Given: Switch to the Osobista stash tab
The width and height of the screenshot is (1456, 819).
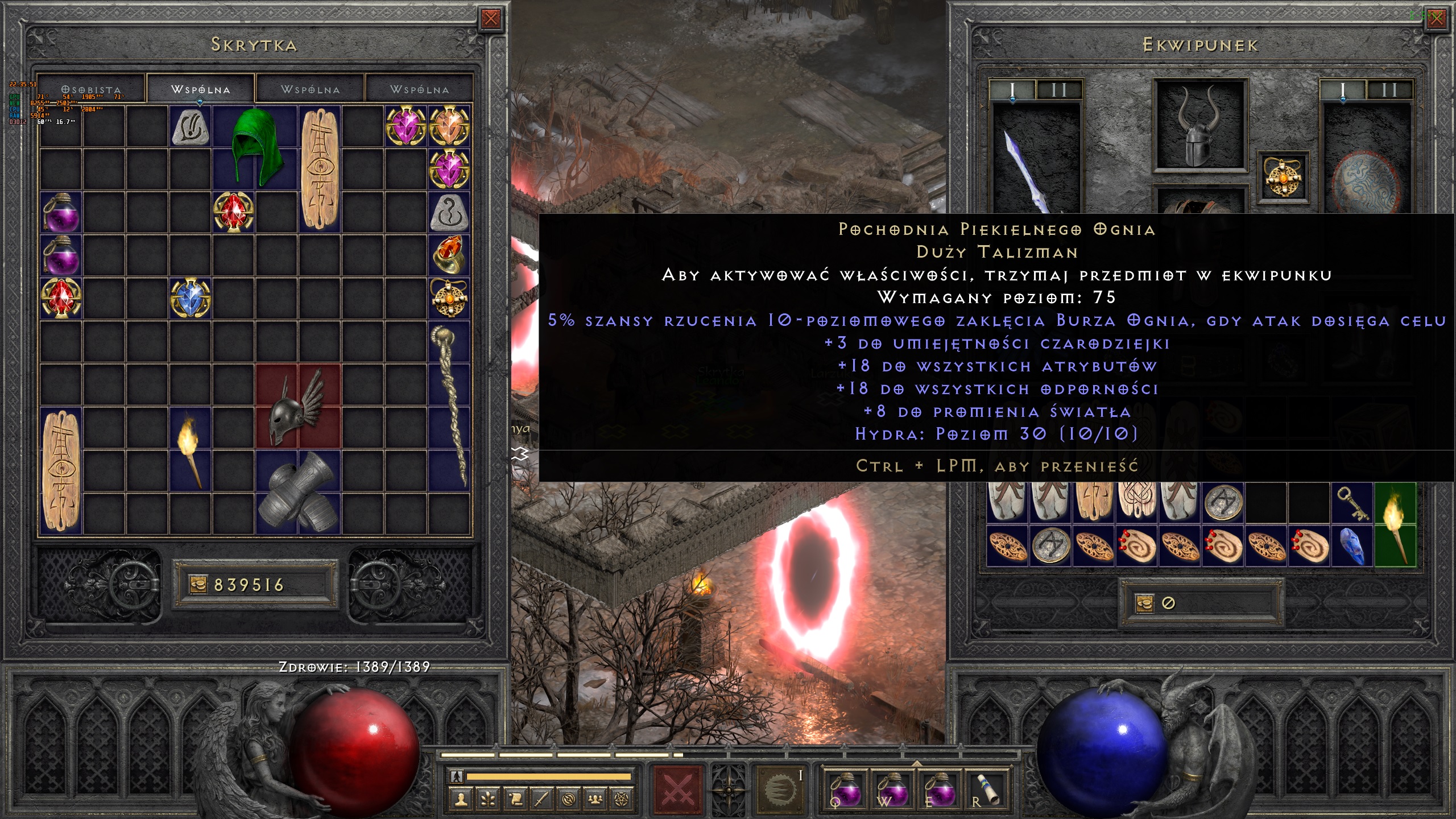Looking at the screenshot, I should point(91,89).
